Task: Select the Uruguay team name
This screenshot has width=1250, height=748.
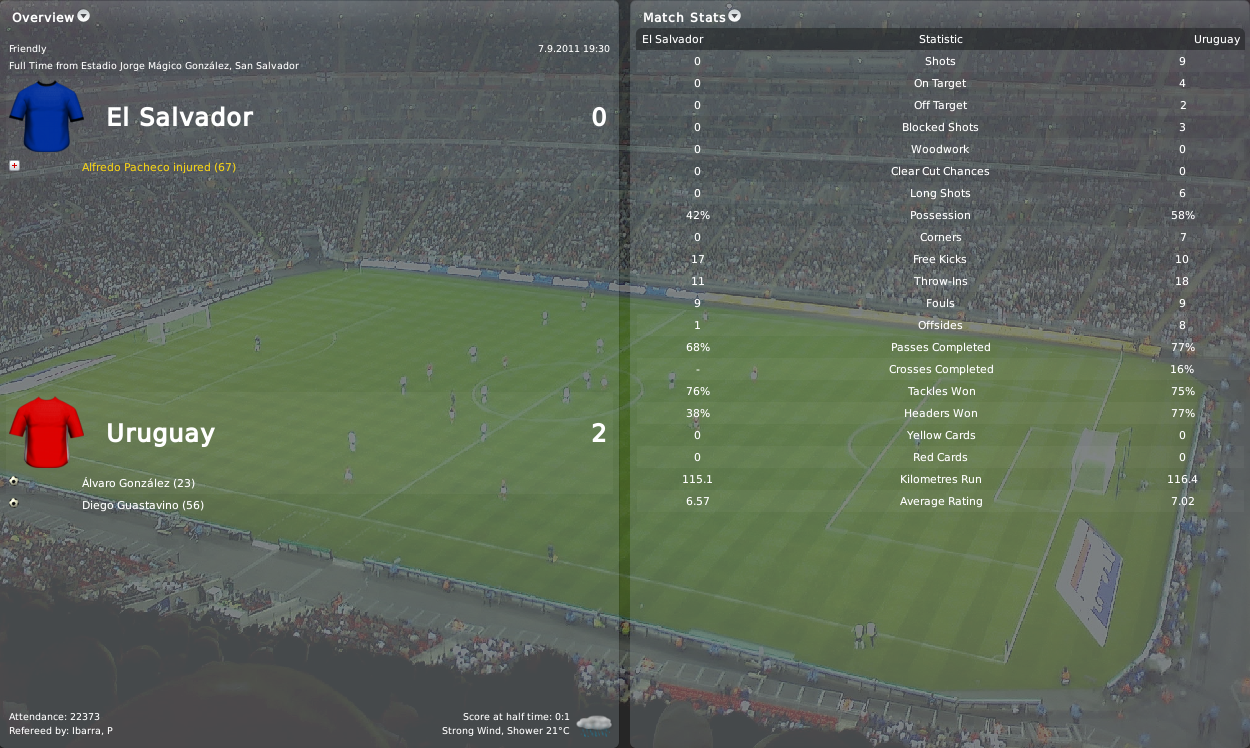Action: pos(160,434)
